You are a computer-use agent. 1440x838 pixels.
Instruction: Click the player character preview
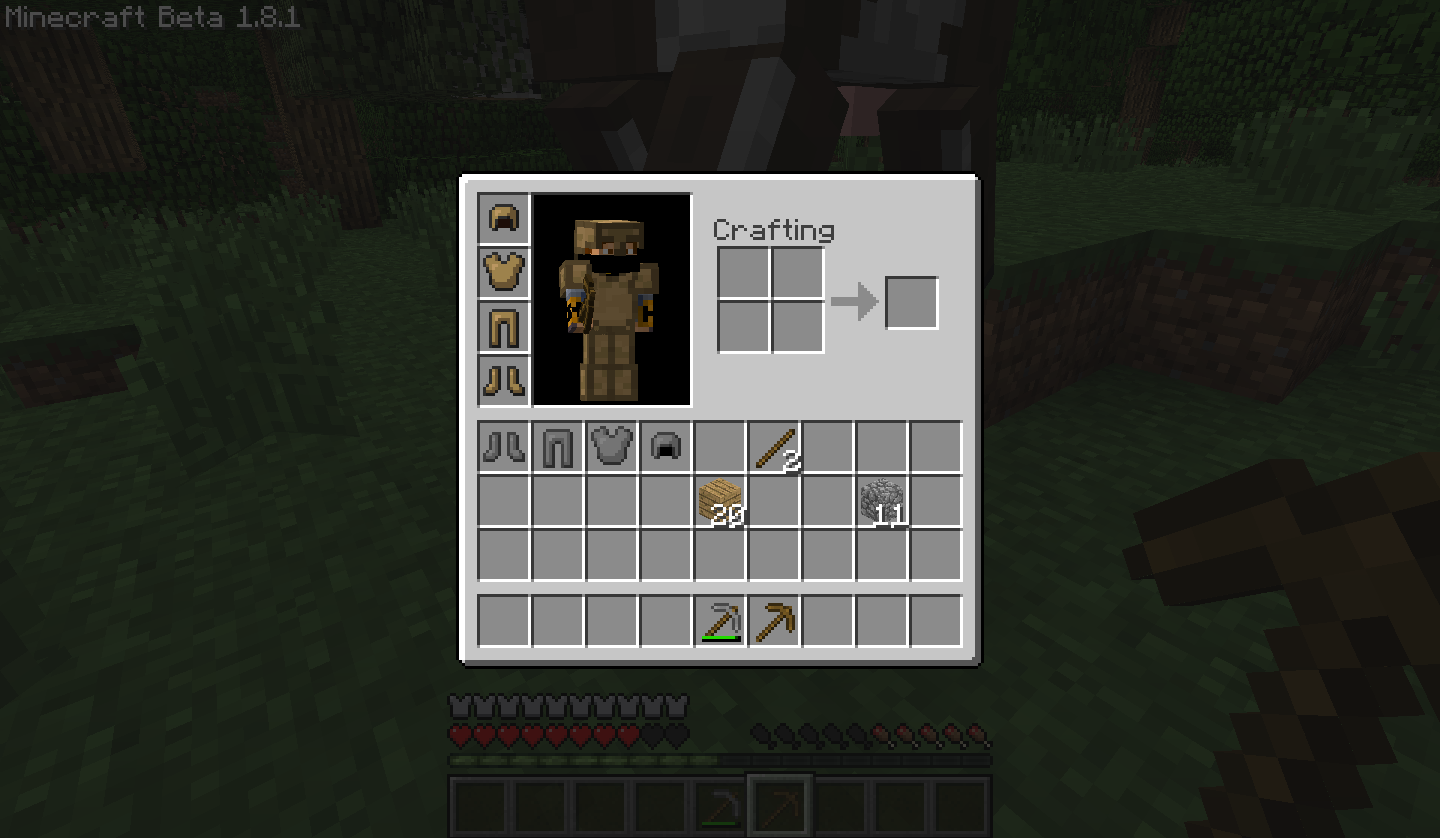(612, 298)
